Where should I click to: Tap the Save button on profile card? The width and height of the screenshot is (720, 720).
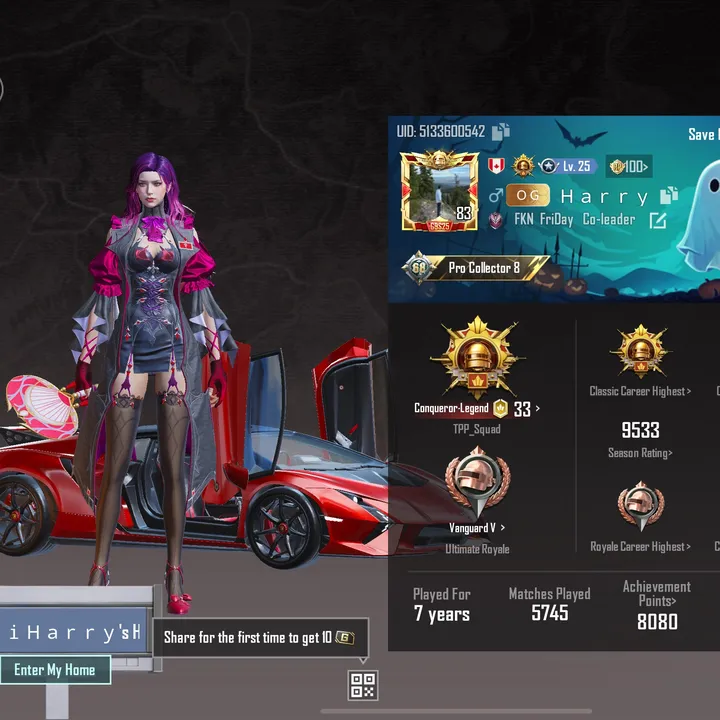pos(702,134)
